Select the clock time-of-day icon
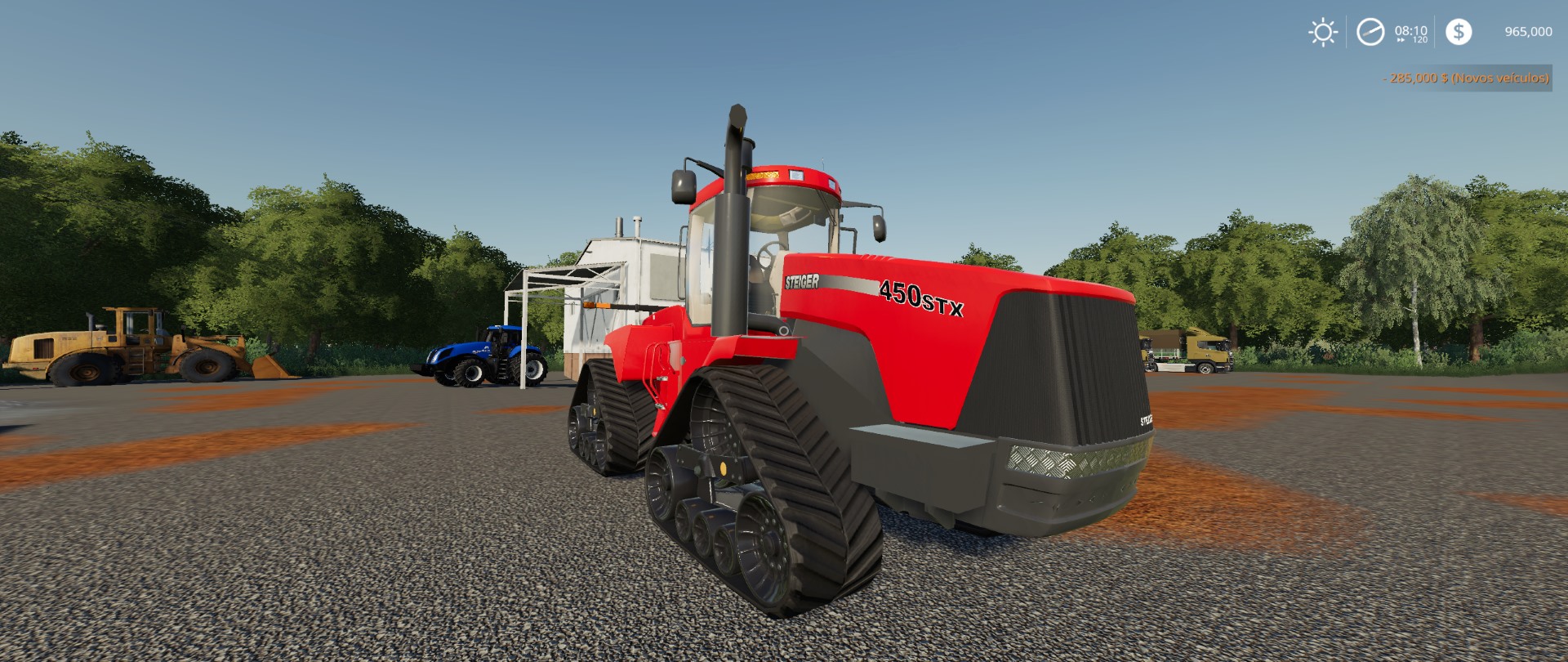This screenshot has height=662, width=1568. click(x=1371, y=33)
